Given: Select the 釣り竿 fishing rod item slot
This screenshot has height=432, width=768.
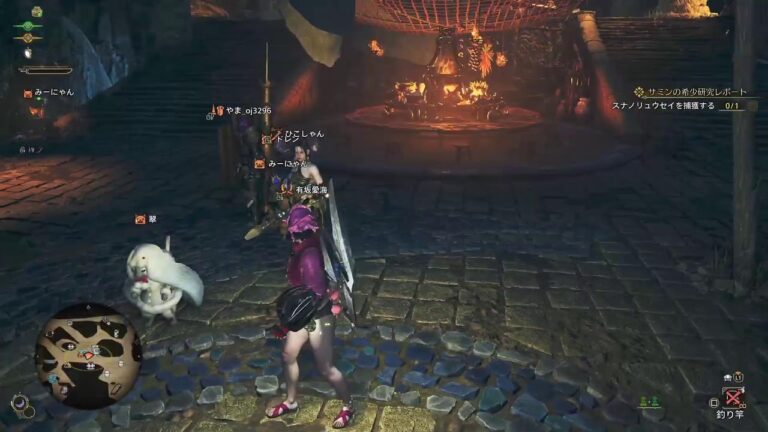Looking at the screenshot, I should point(735,399).
